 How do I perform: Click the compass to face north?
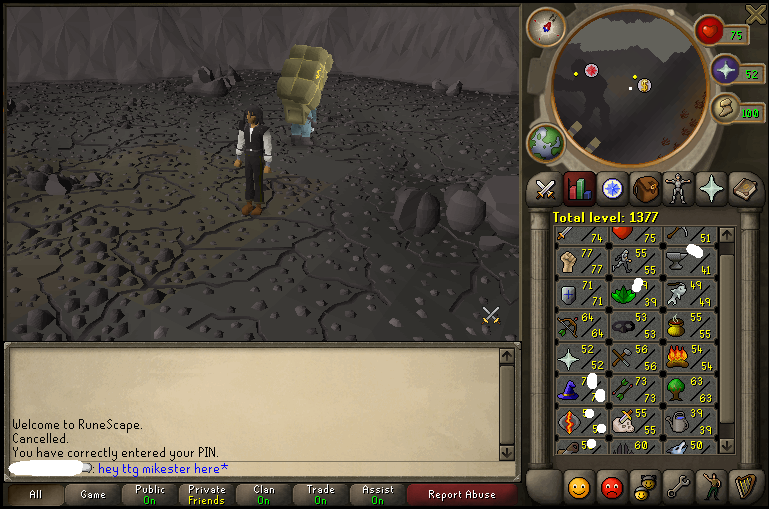[x=547, y=26]
